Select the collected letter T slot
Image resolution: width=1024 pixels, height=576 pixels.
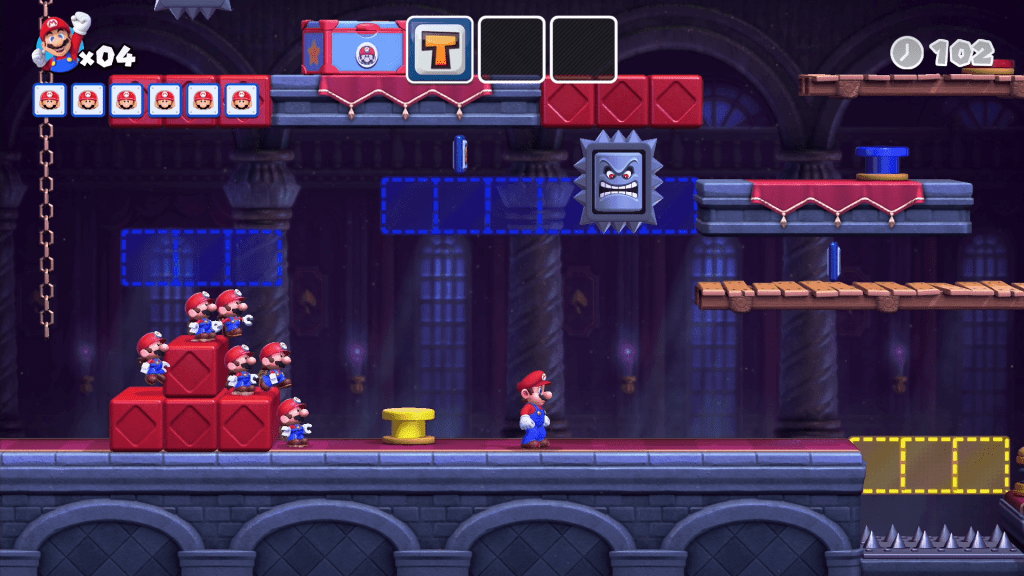[440, 48]
